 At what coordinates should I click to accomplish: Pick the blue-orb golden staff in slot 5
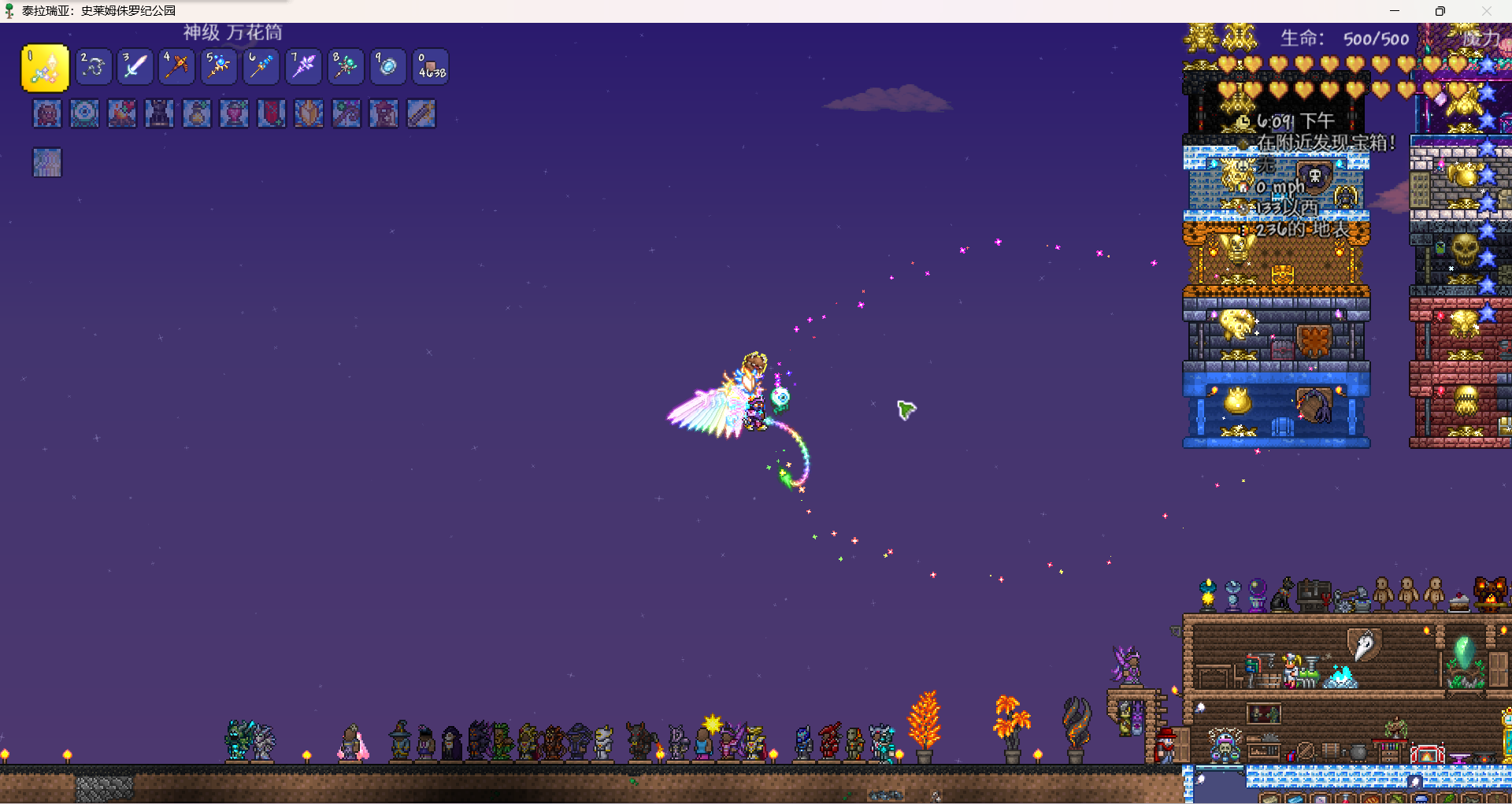(x=219, y=67)
